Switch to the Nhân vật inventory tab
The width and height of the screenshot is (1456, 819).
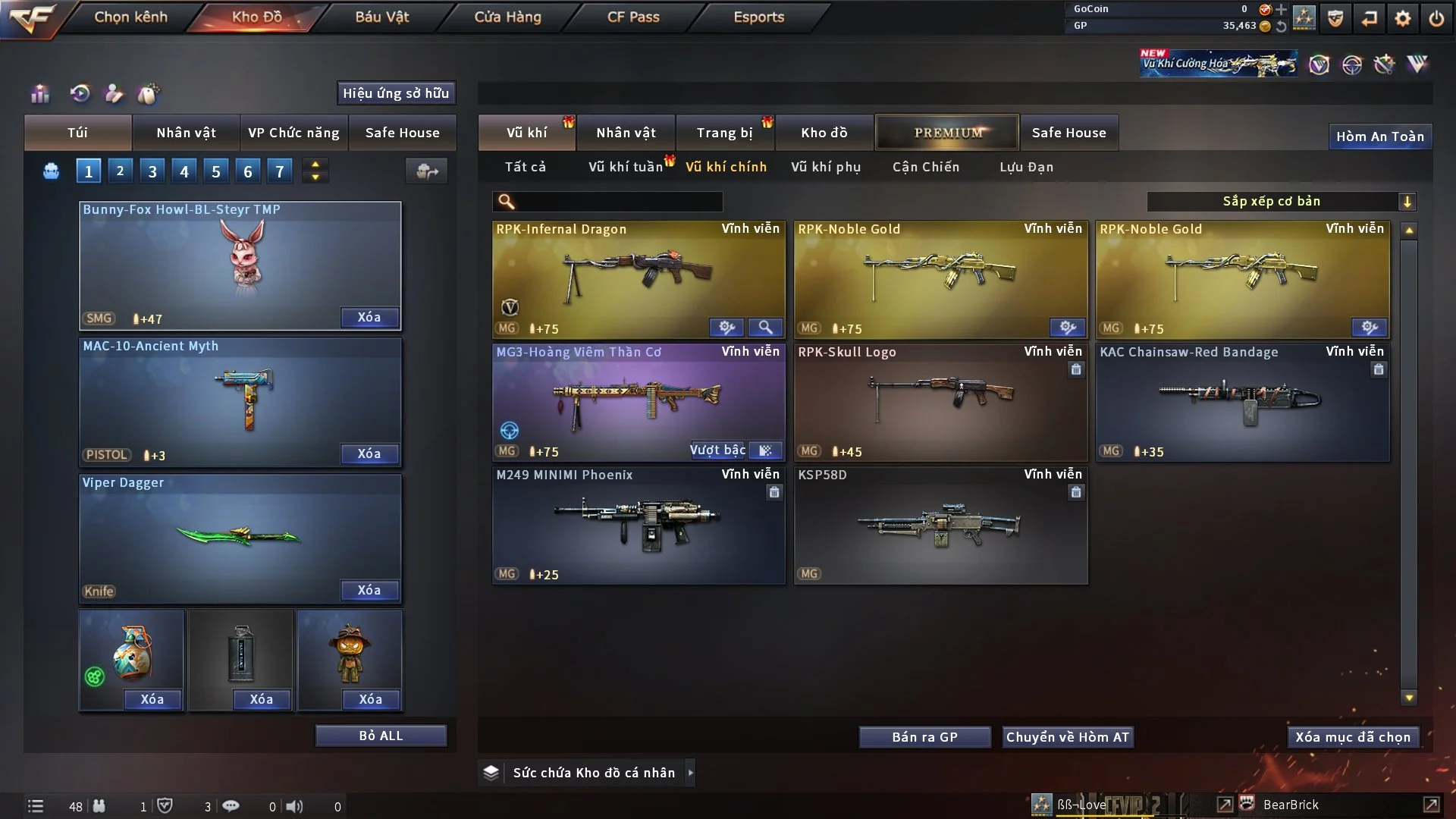pos(626,133)
